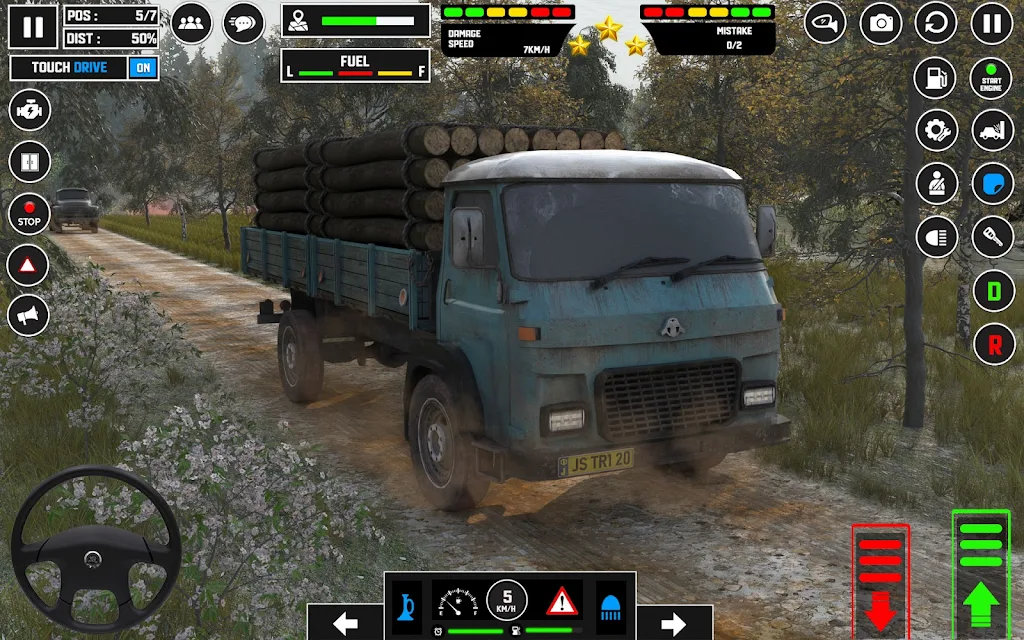Open the quick chat bubble icon
This screenshot has height=640, width=1024.
point(243,24)
